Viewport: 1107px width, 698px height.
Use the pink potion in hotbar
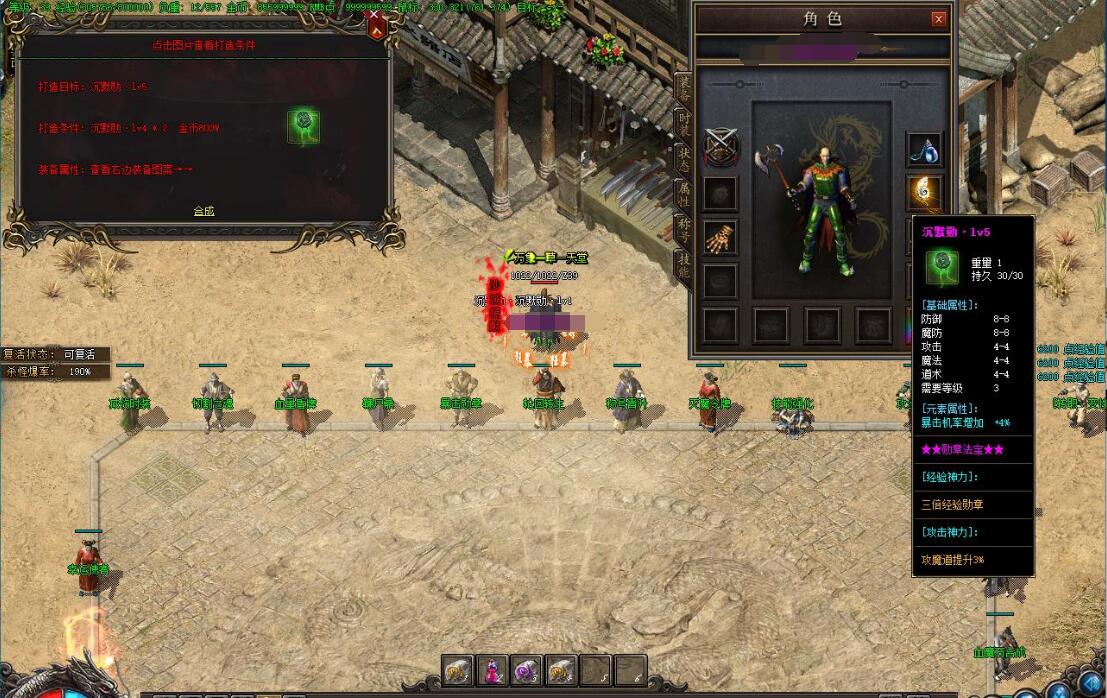491,669
